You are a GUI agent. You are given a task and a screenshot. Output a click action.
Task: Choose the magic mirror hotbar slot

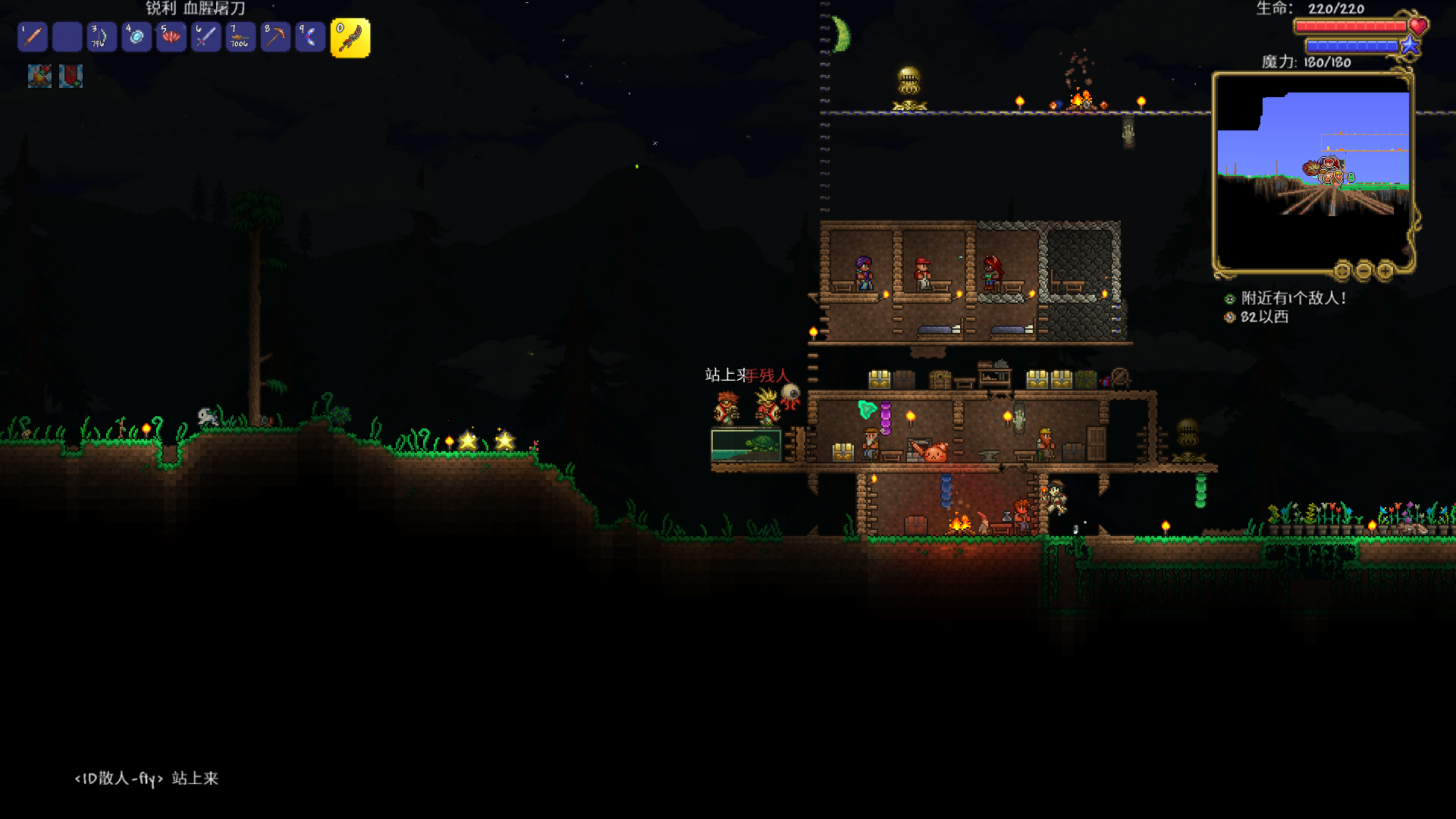pos(136,36)
